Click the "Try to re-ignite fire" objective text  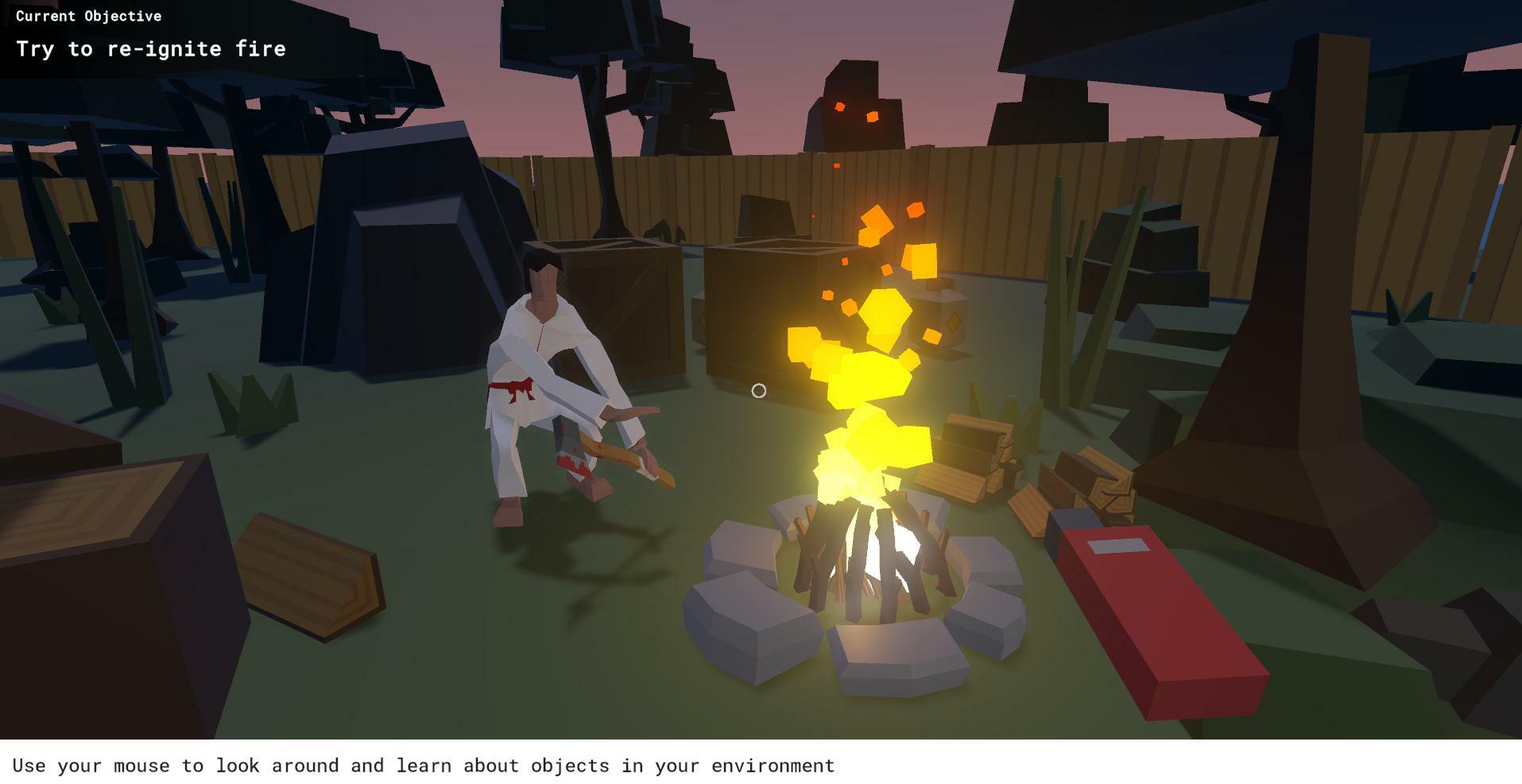point(151,49)
